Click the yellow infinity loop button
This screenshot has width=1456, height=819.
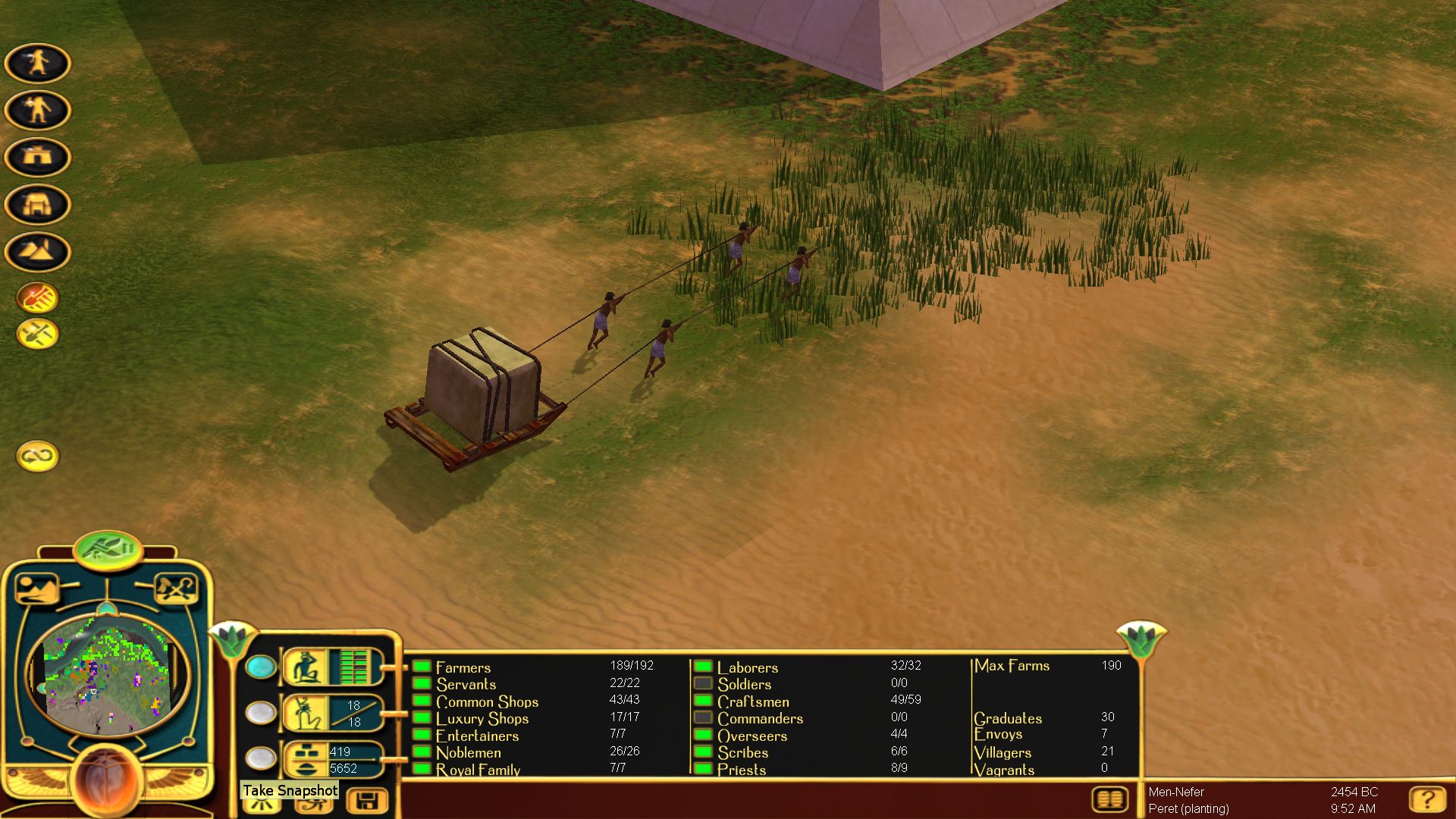coord(37,456)
